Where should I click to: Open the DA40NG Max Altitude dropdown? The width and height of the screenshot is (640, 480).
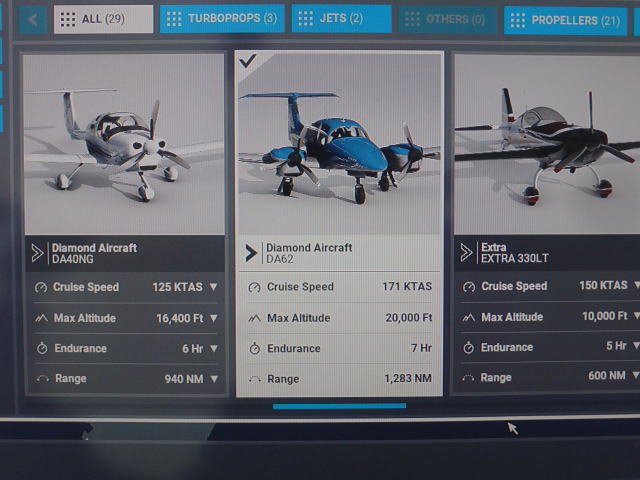213,318
